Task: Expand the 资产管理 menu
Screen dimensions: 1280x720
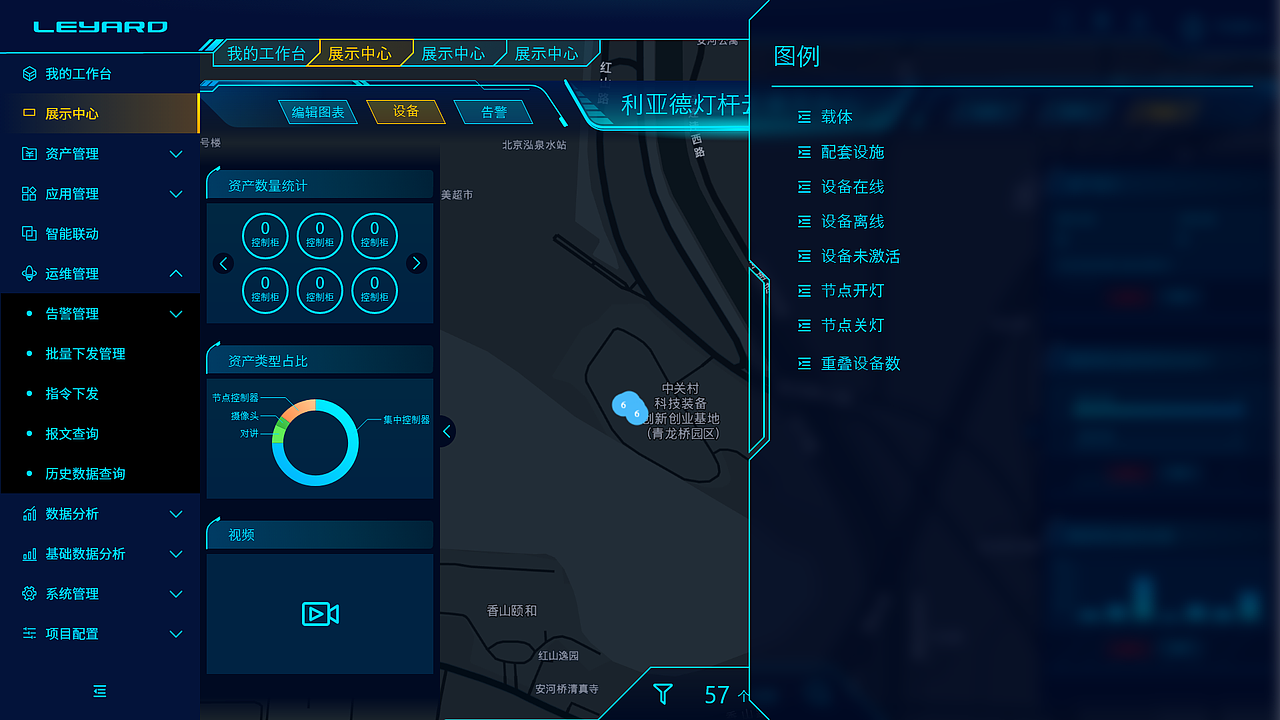Action: [75, 153]
